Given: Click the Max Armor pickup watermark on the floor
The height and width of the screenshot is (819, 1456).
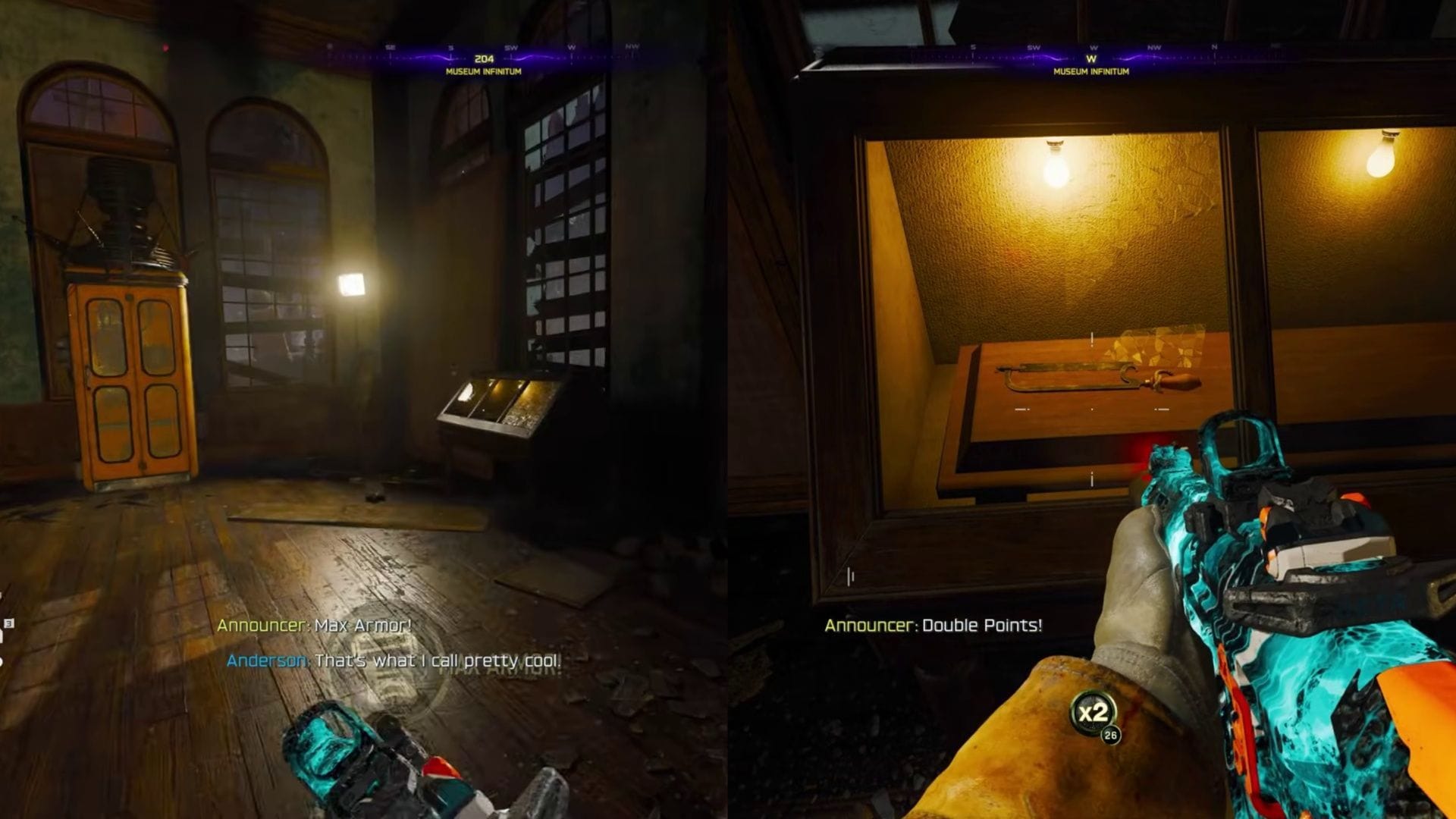Looking at the screenshot, I should (493, 675).
